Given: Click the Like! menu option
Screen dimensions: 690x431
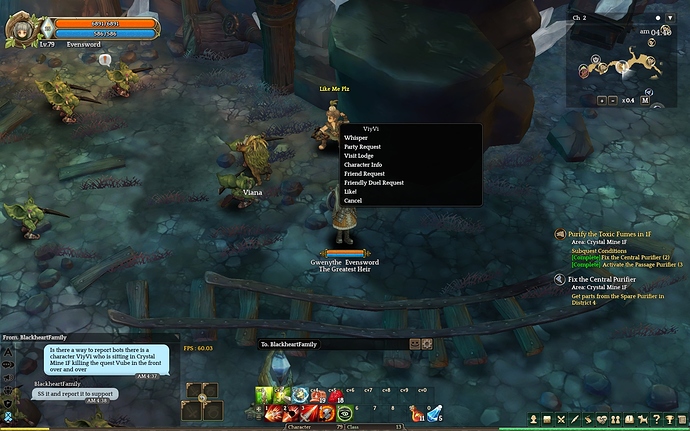Looking at the screenshot, I should [350, 192].
